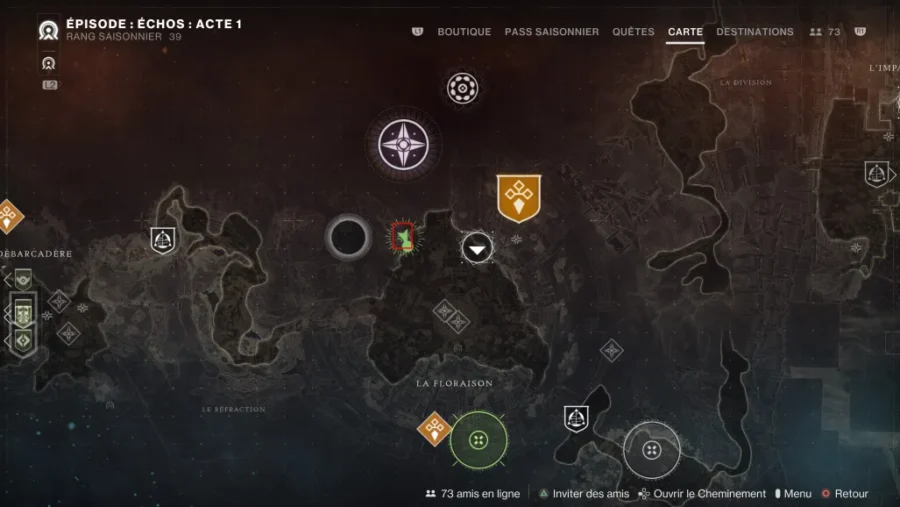Open the friends roster icon showing 73
This screenshot has width=900, height=507.
click(x=825, y=32)
